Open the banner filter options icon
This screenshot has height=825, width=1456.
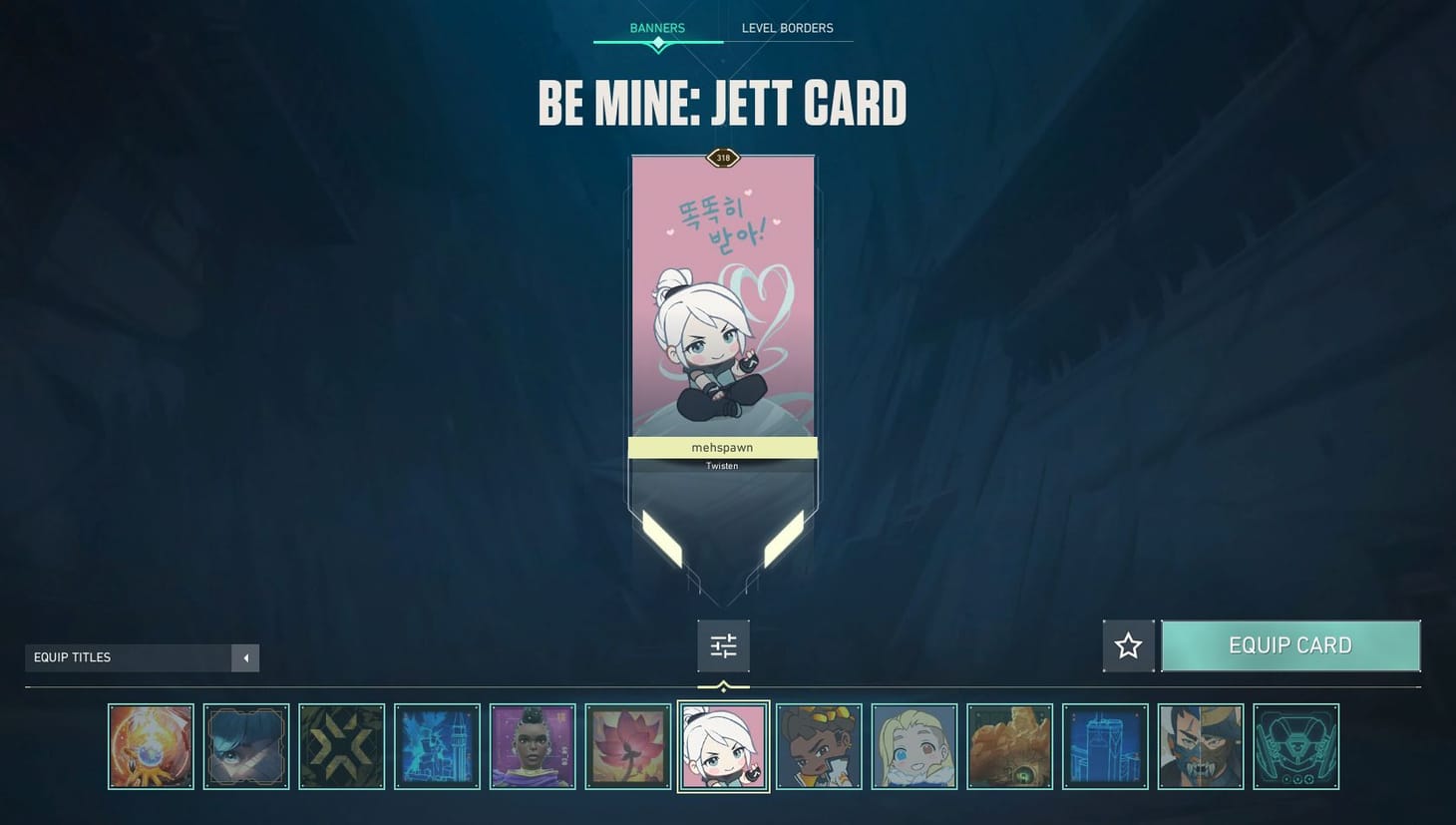point(723,645)
